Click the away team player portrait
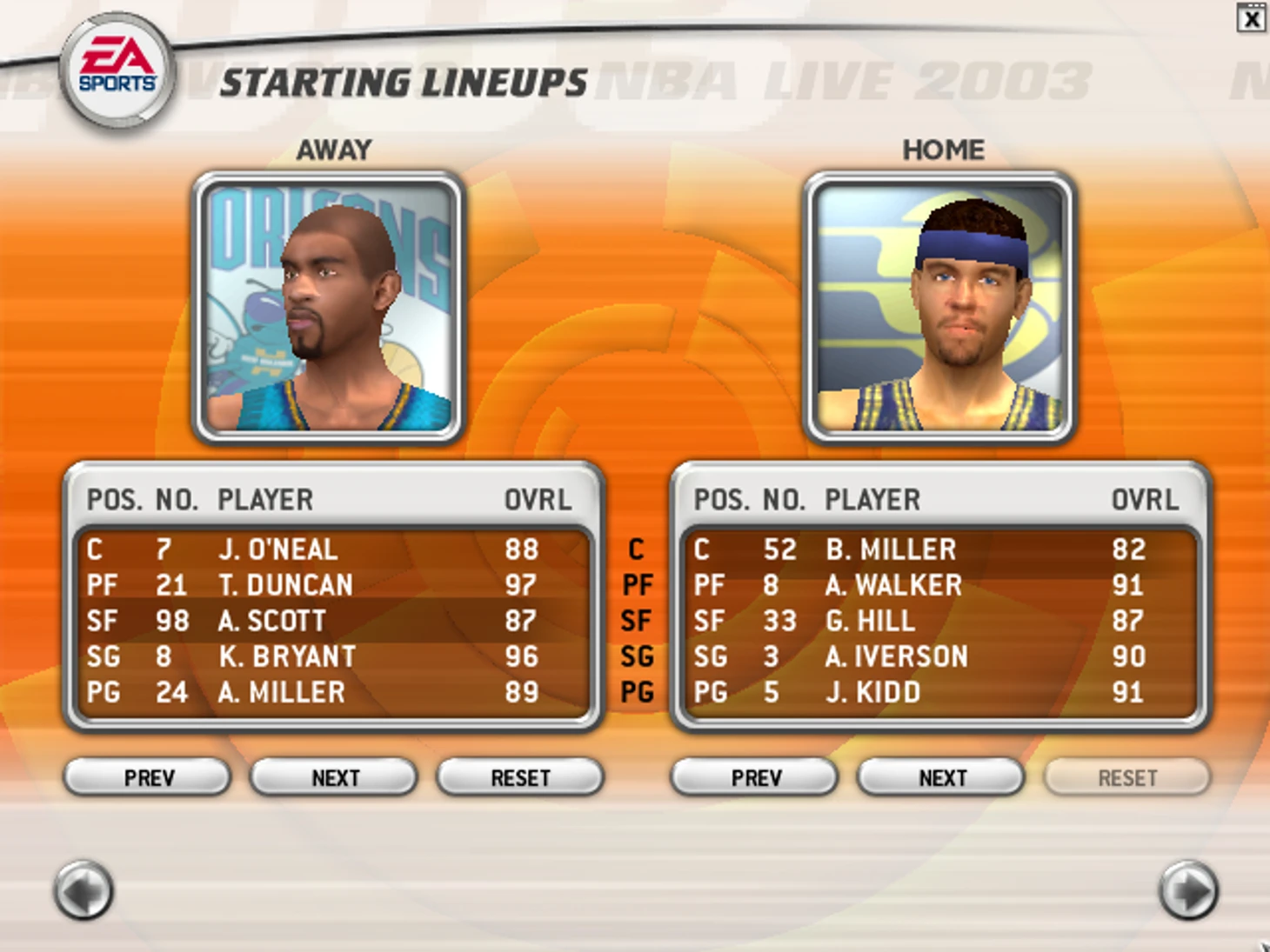The image size is (1270, 952). click(329, 307)
